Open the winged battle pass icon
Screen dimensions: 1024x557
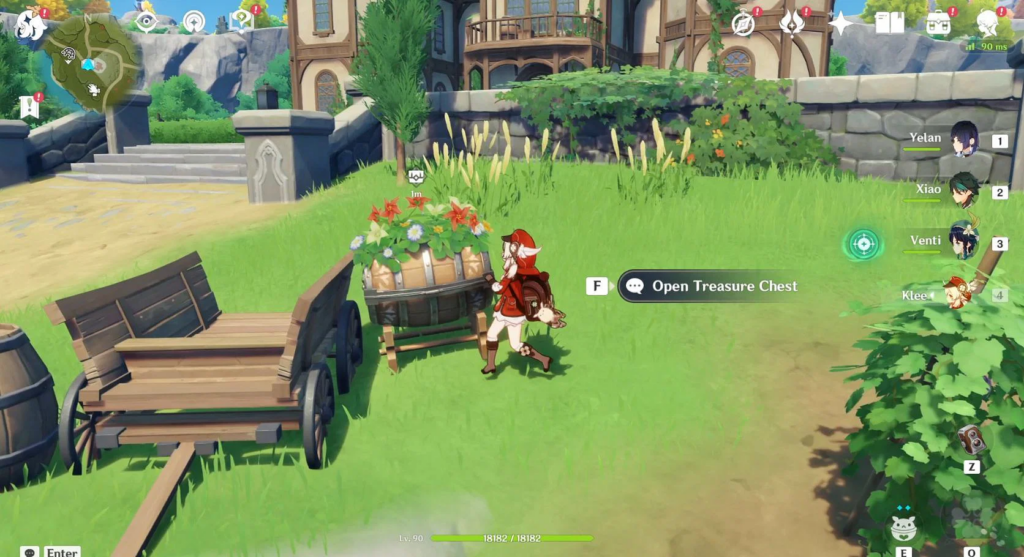coord(792,23)
